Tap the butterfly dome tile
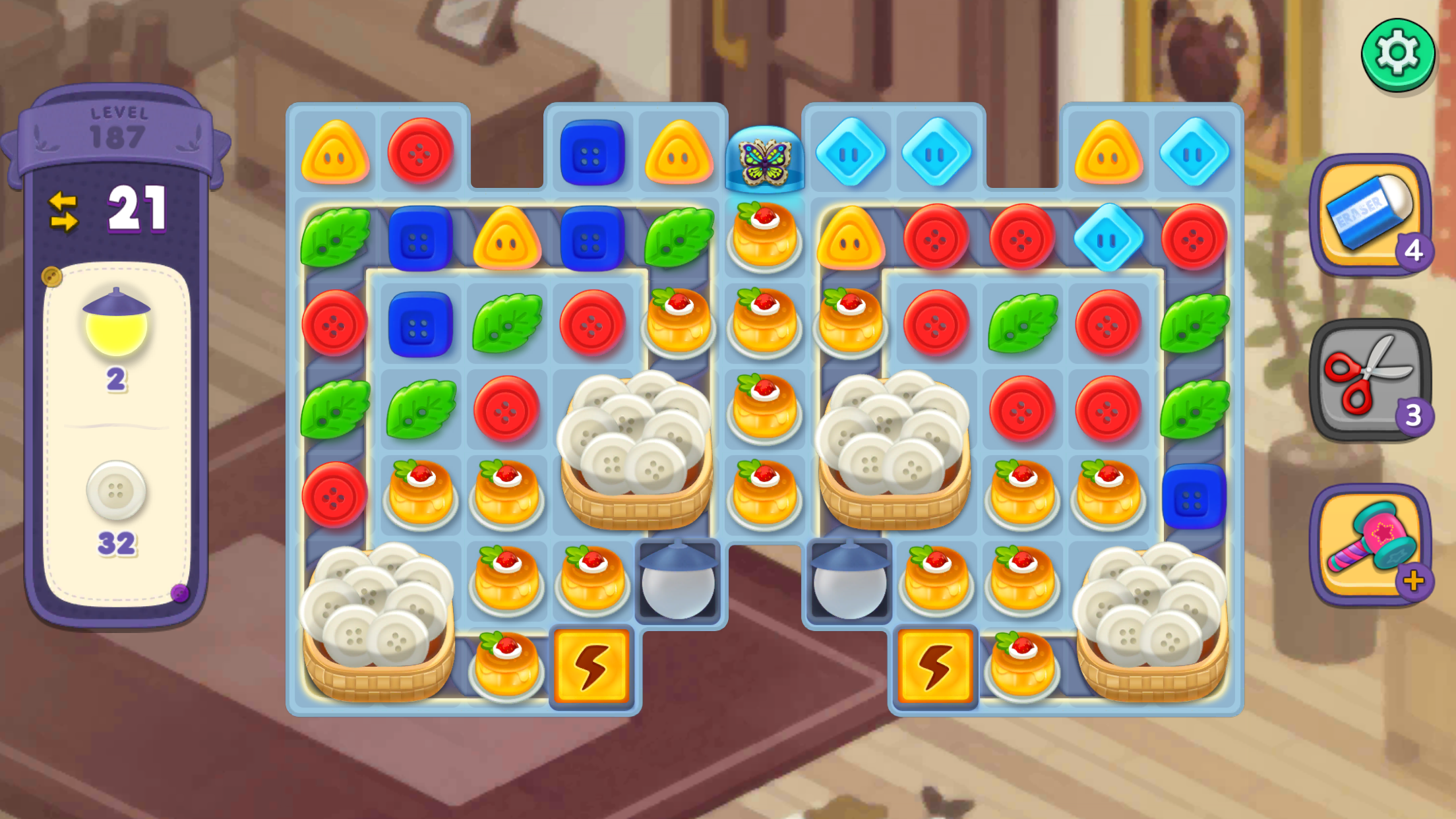1456x819 pixels. pyautogui.click(x=764, y=159)
